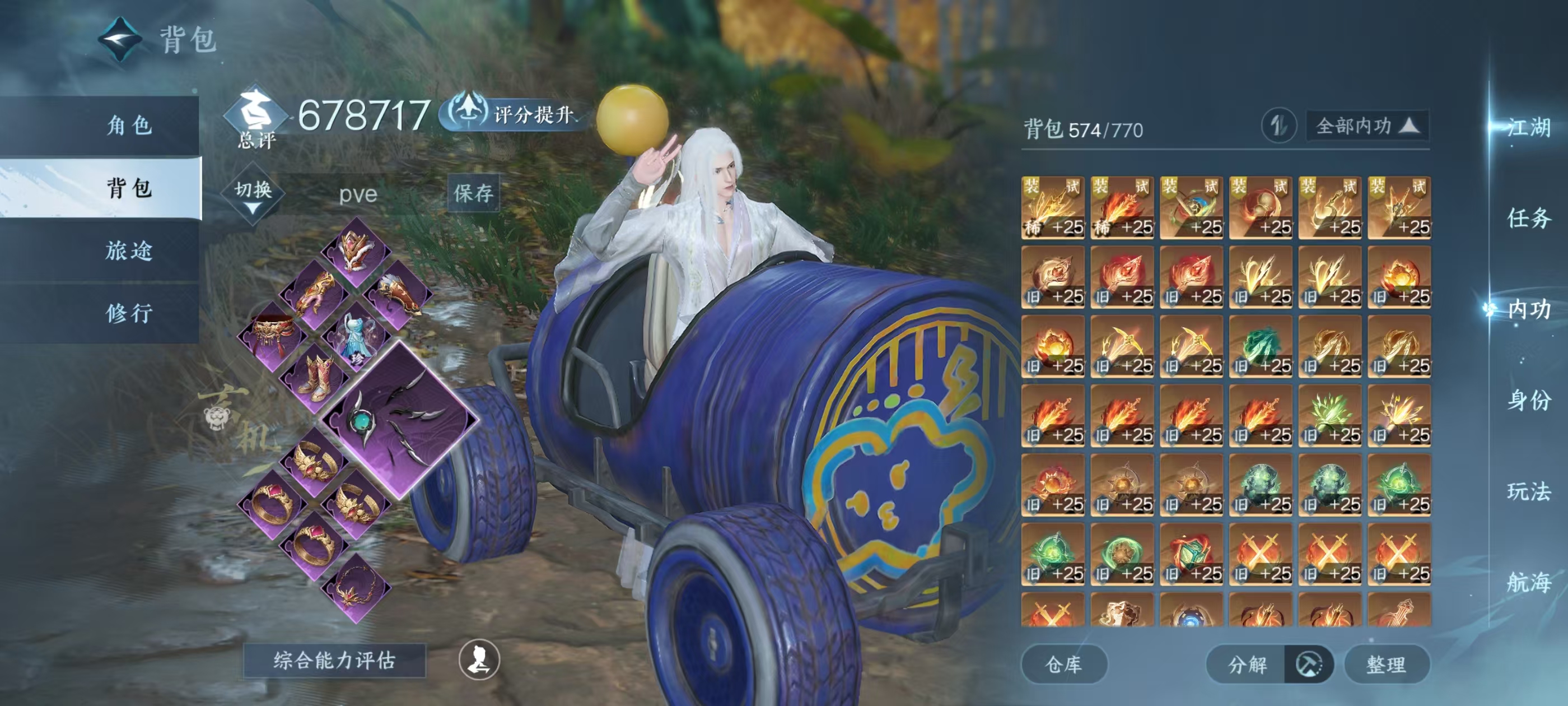Screen dimensions: 1568x706
Task: Open the 全部内功 filter dropdown
Action: click(1366, 126)
